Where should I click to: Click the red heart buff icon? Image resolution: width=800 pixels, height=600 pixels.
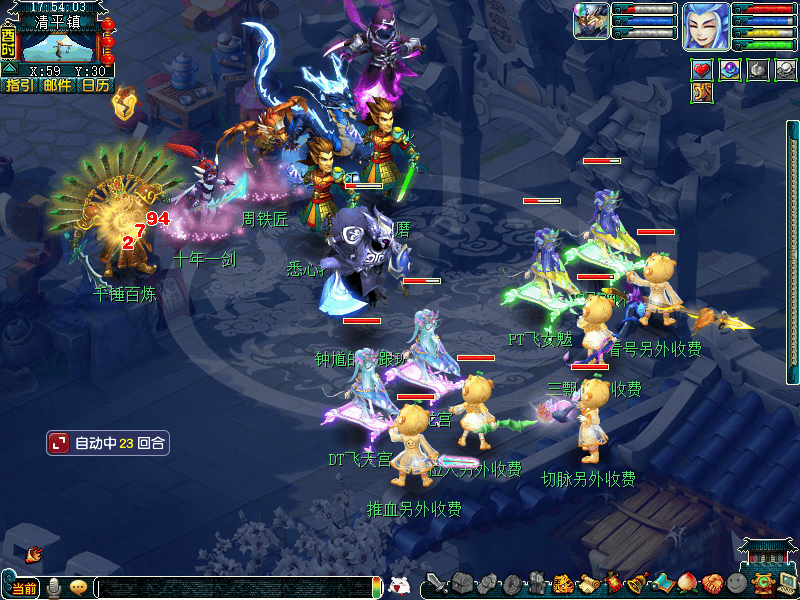click(702, 70)
